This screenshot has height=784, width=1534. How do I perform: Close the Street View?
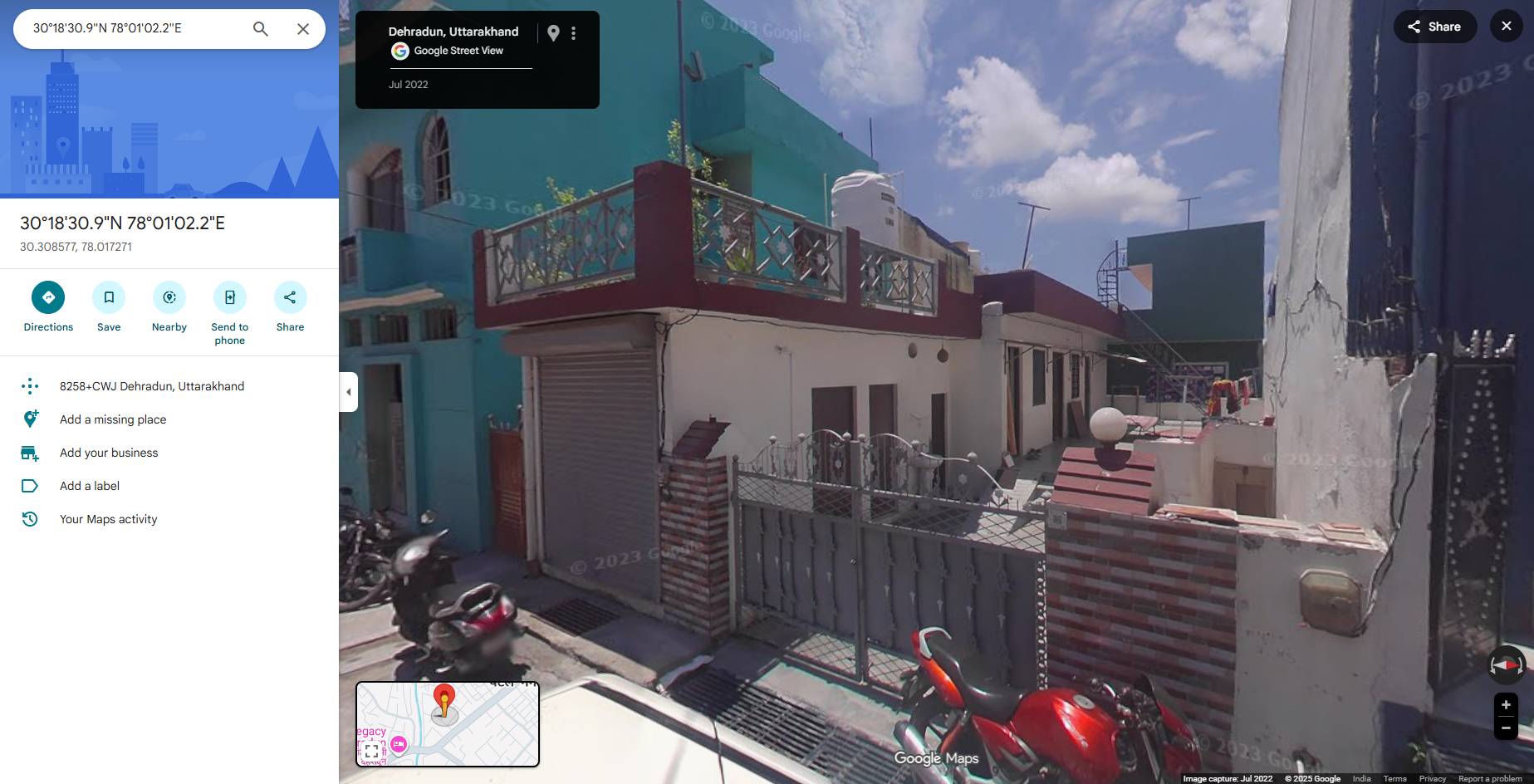pyautogui.click(x=1506, y=27)
